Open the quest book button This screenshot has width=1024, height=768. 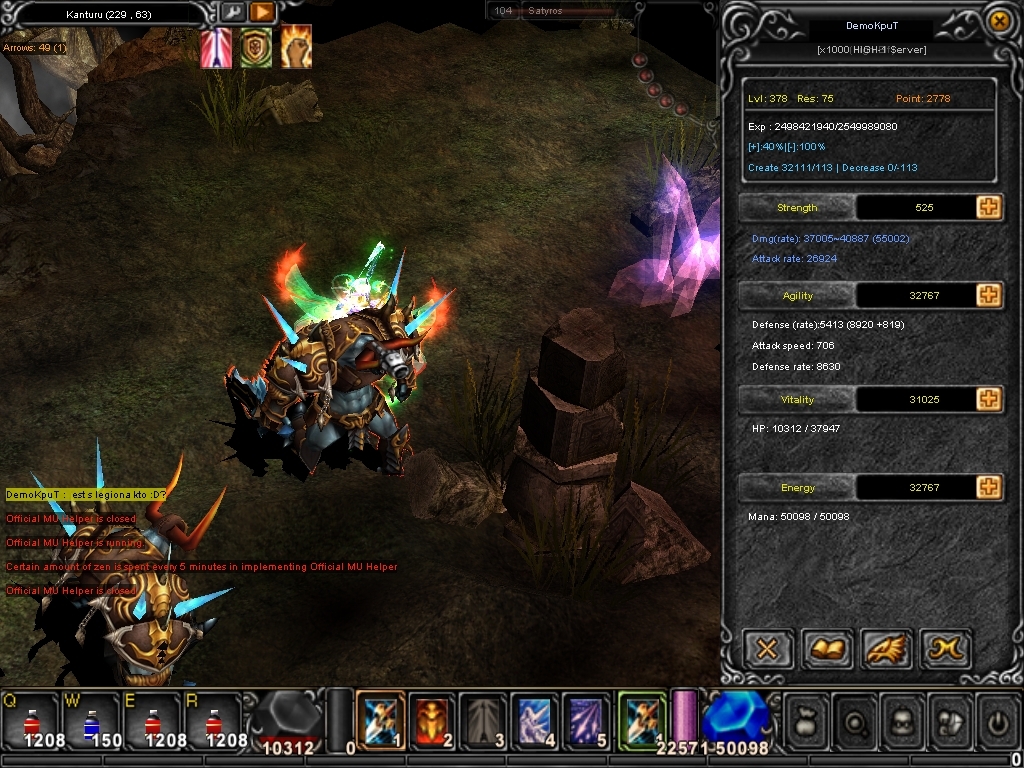pyautogui.click(x=827, y=650)
